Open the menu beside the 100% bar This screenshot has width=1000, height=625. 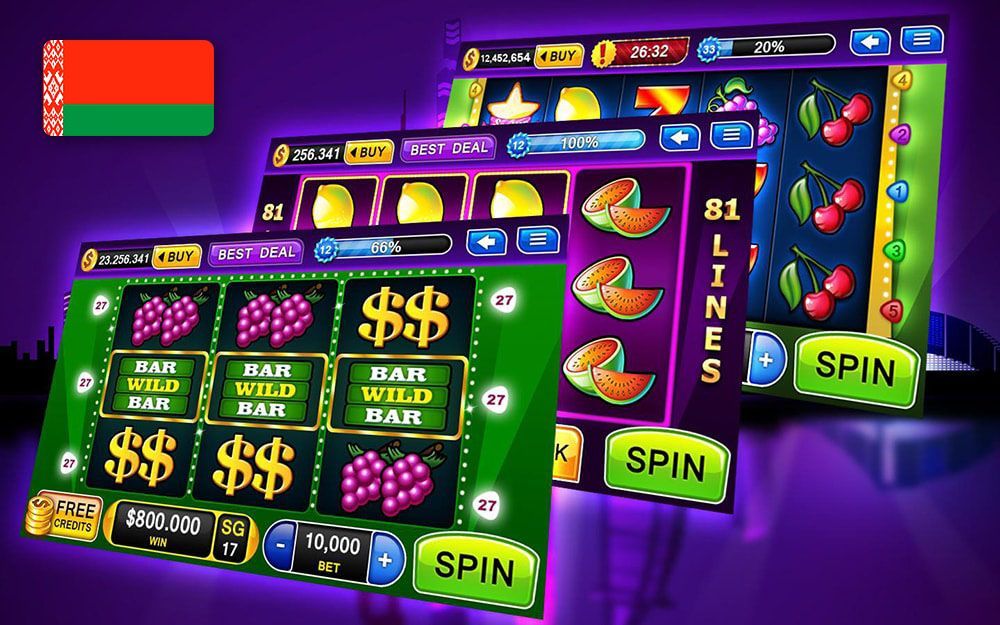[733, 134]
